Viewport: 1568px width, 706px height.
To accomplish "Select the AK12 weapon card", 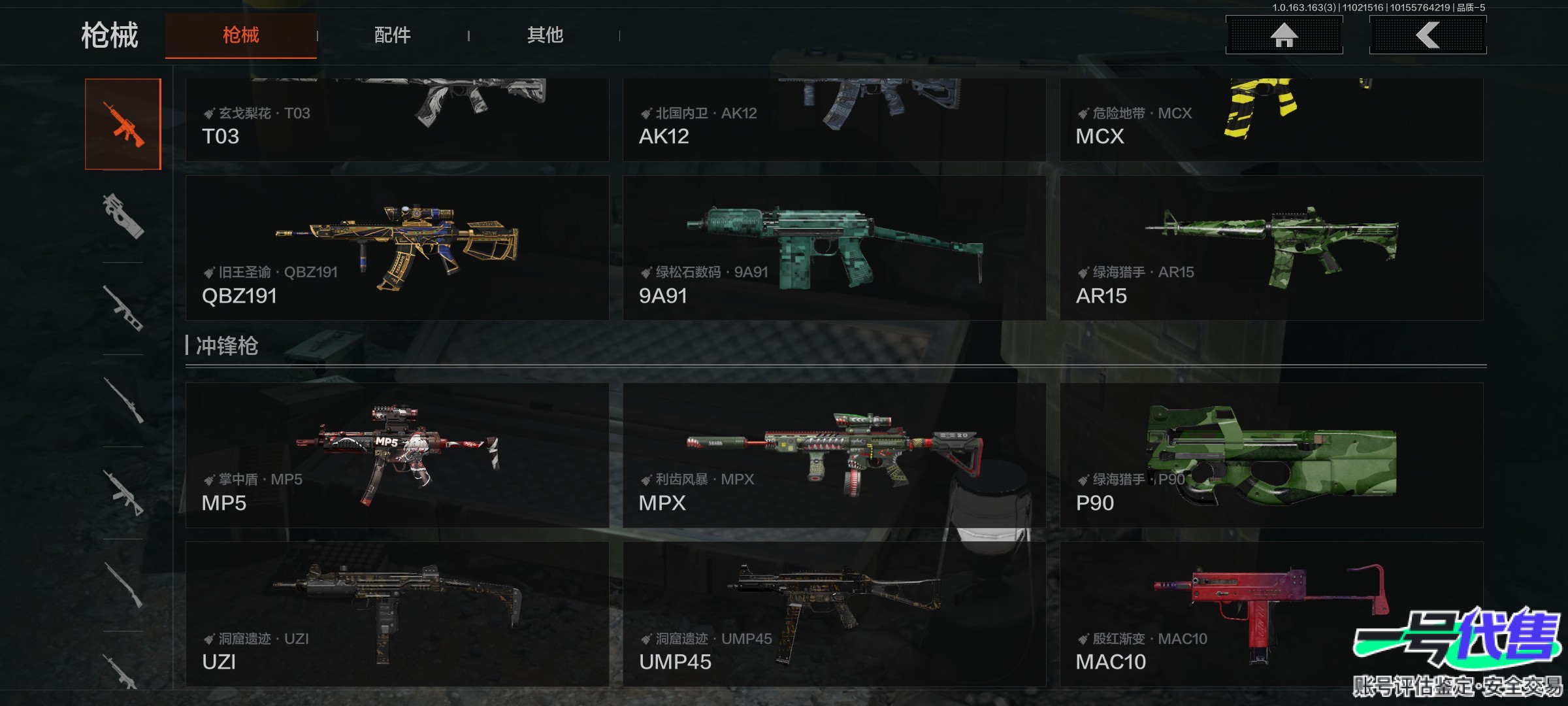I will [834, 120].
